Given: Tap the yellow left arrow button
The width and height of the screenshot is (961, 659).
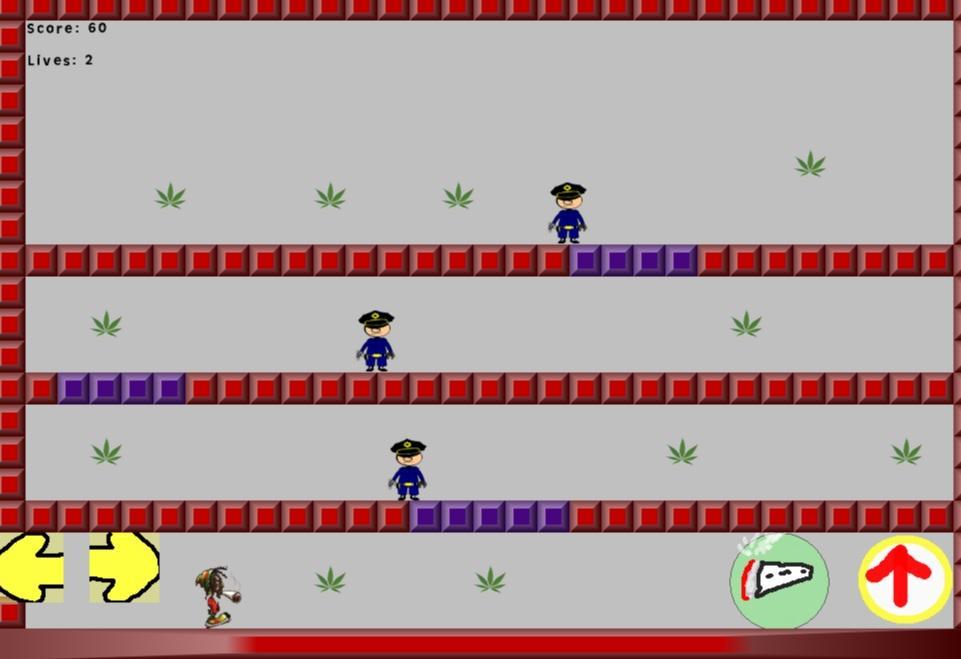Looking at the screenshot, I should (x=31, y=567).
